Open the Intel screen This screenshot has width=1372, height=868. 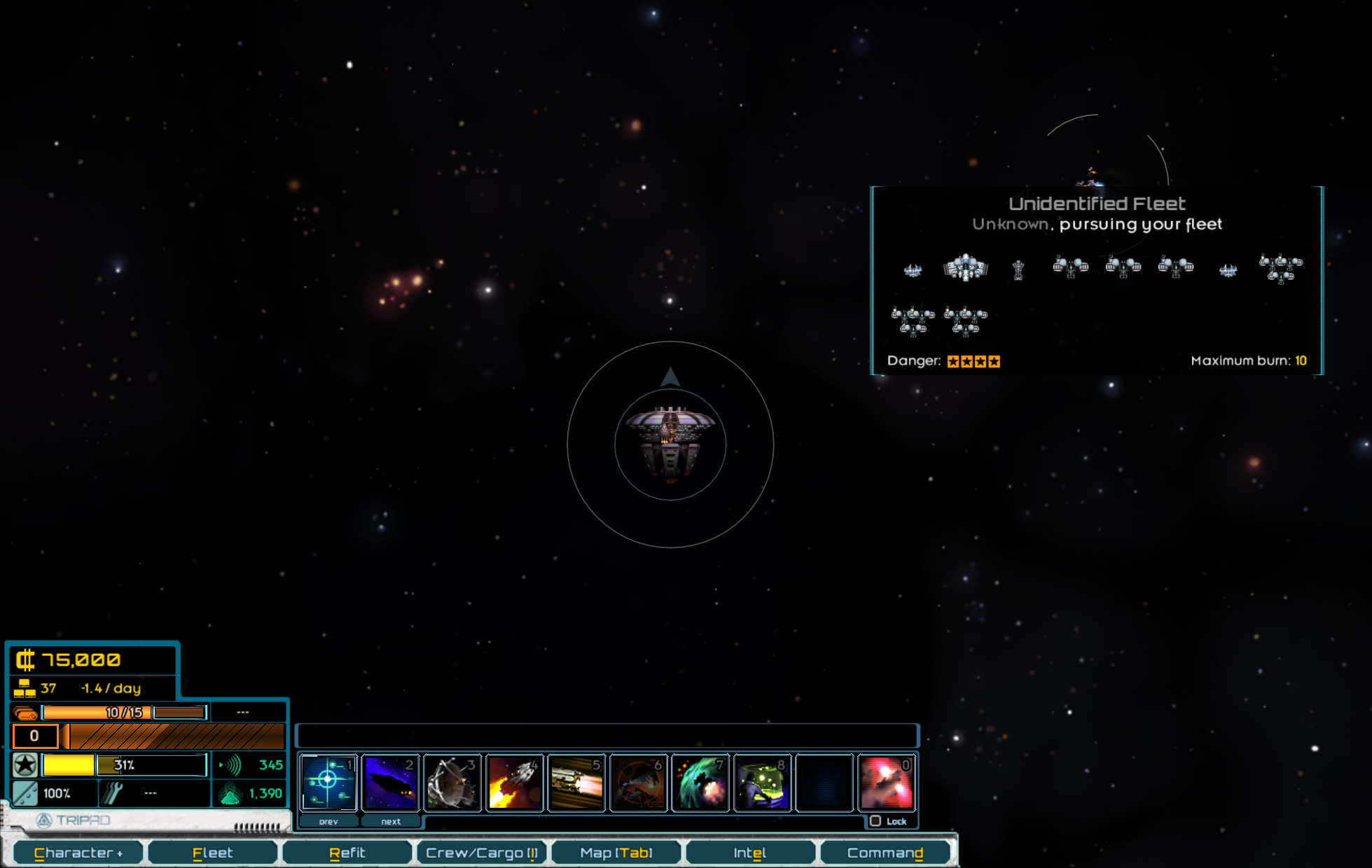(749, 853)
